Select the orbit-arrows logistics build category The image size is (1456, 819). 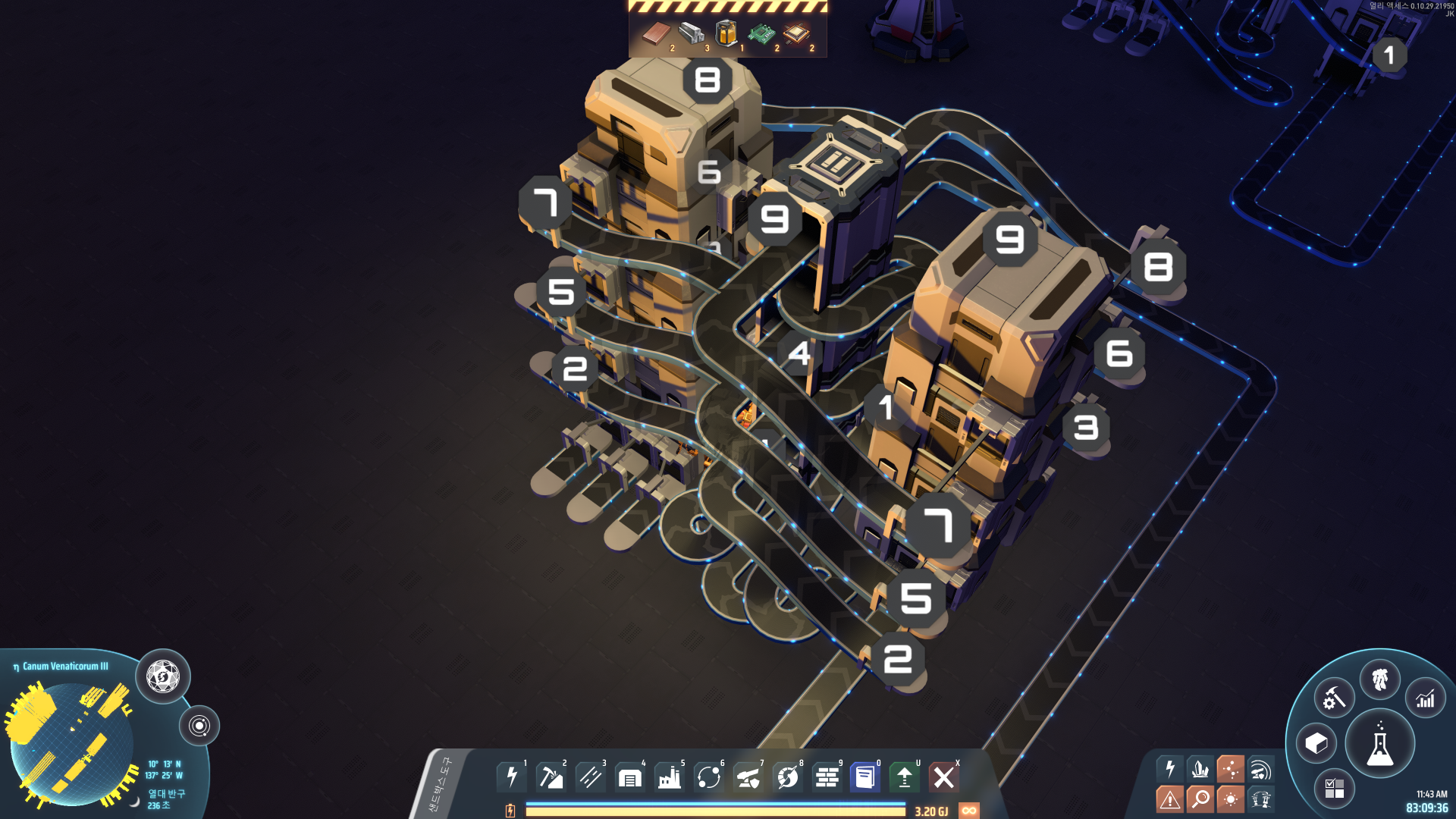[708, 777]
